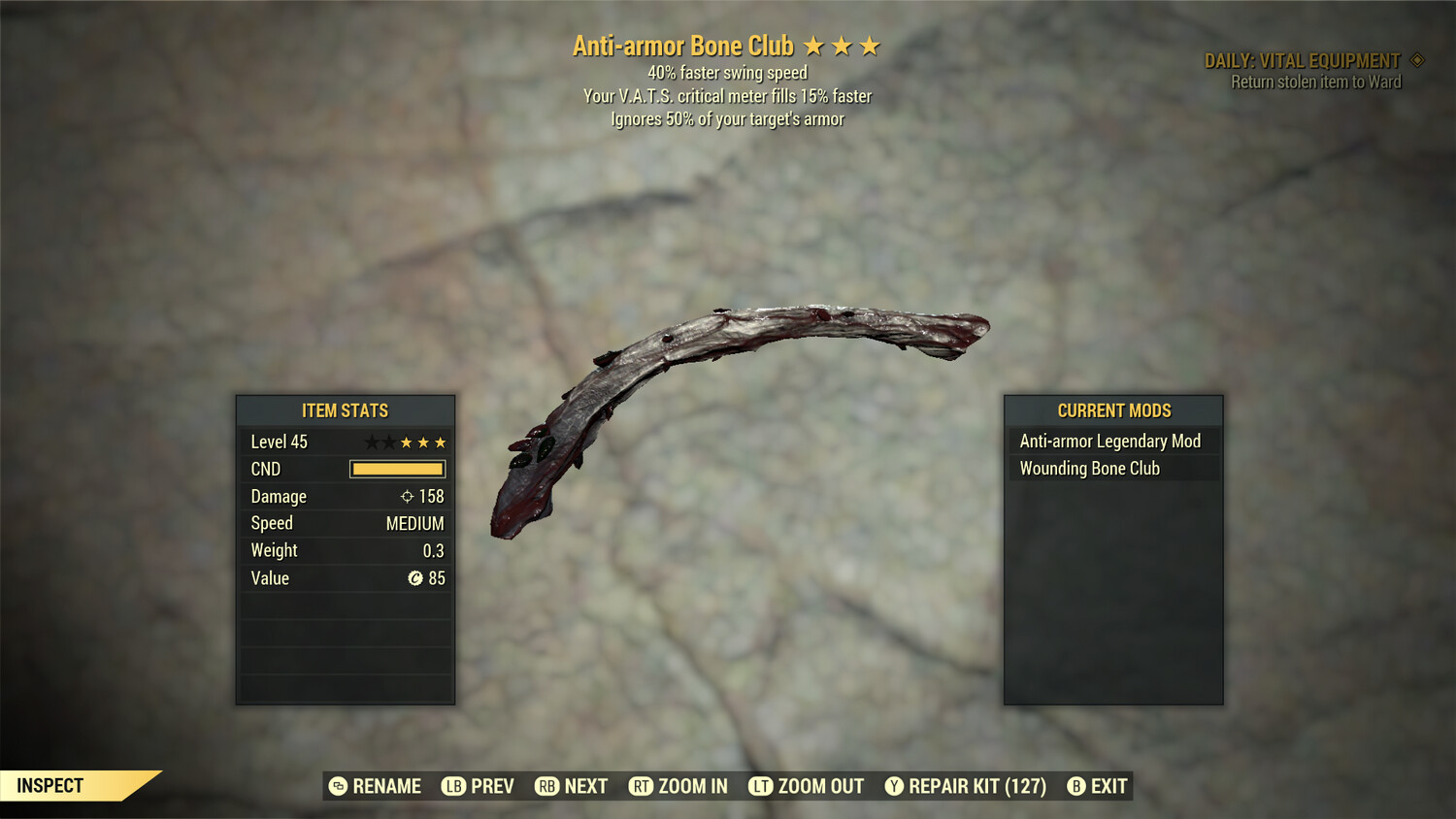Open the Daily: Vital Equipment quest tracker
The height and width of the screenshot is (819, 1456).
click(x=1303, y=61)
